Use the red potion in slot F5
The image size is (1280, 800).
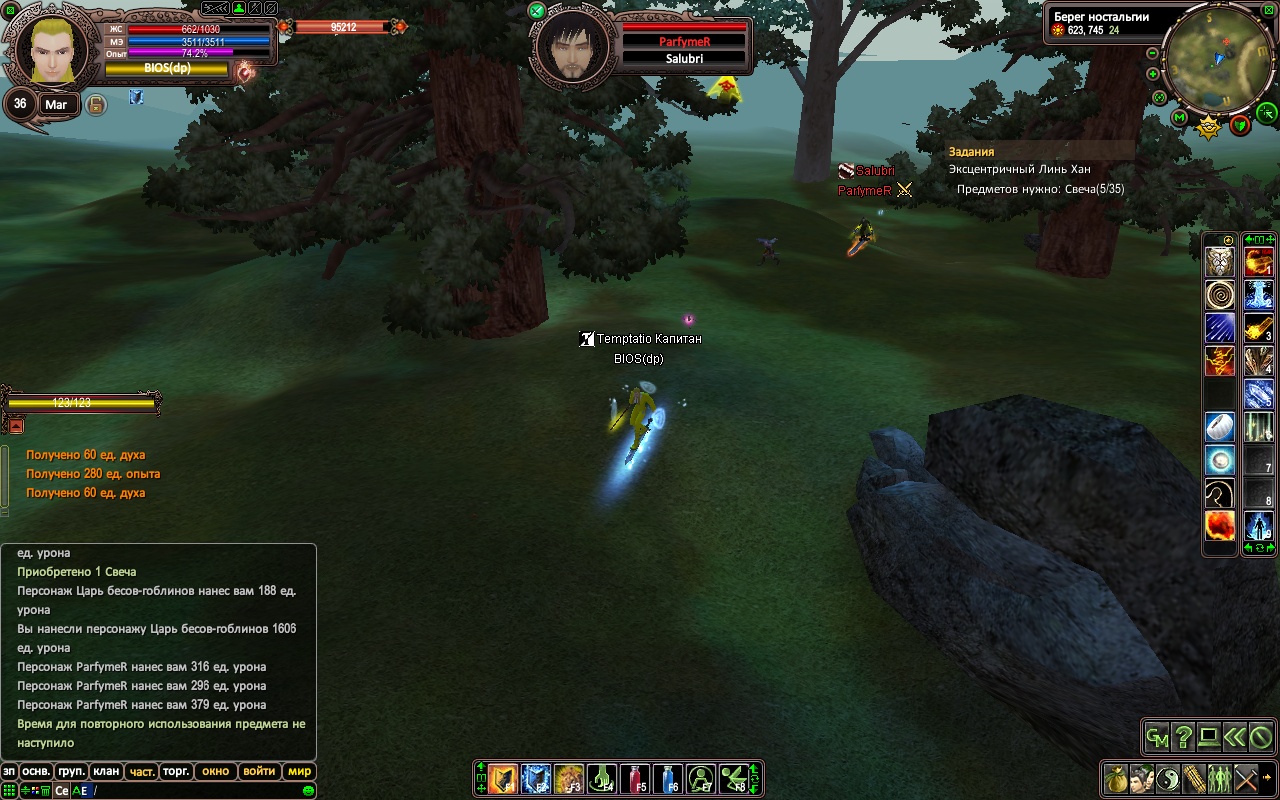[x=635, y=778]
